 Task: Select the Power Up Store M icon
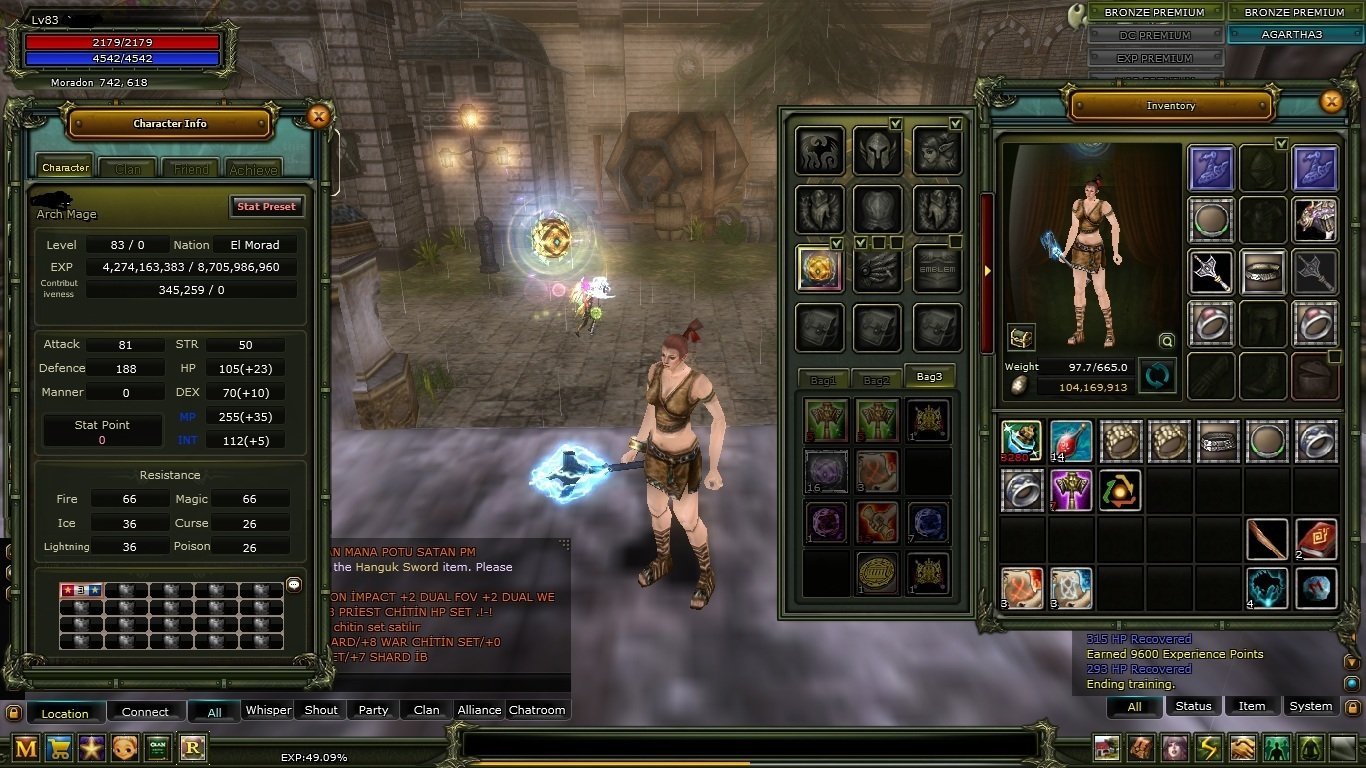tap(25, 748)
